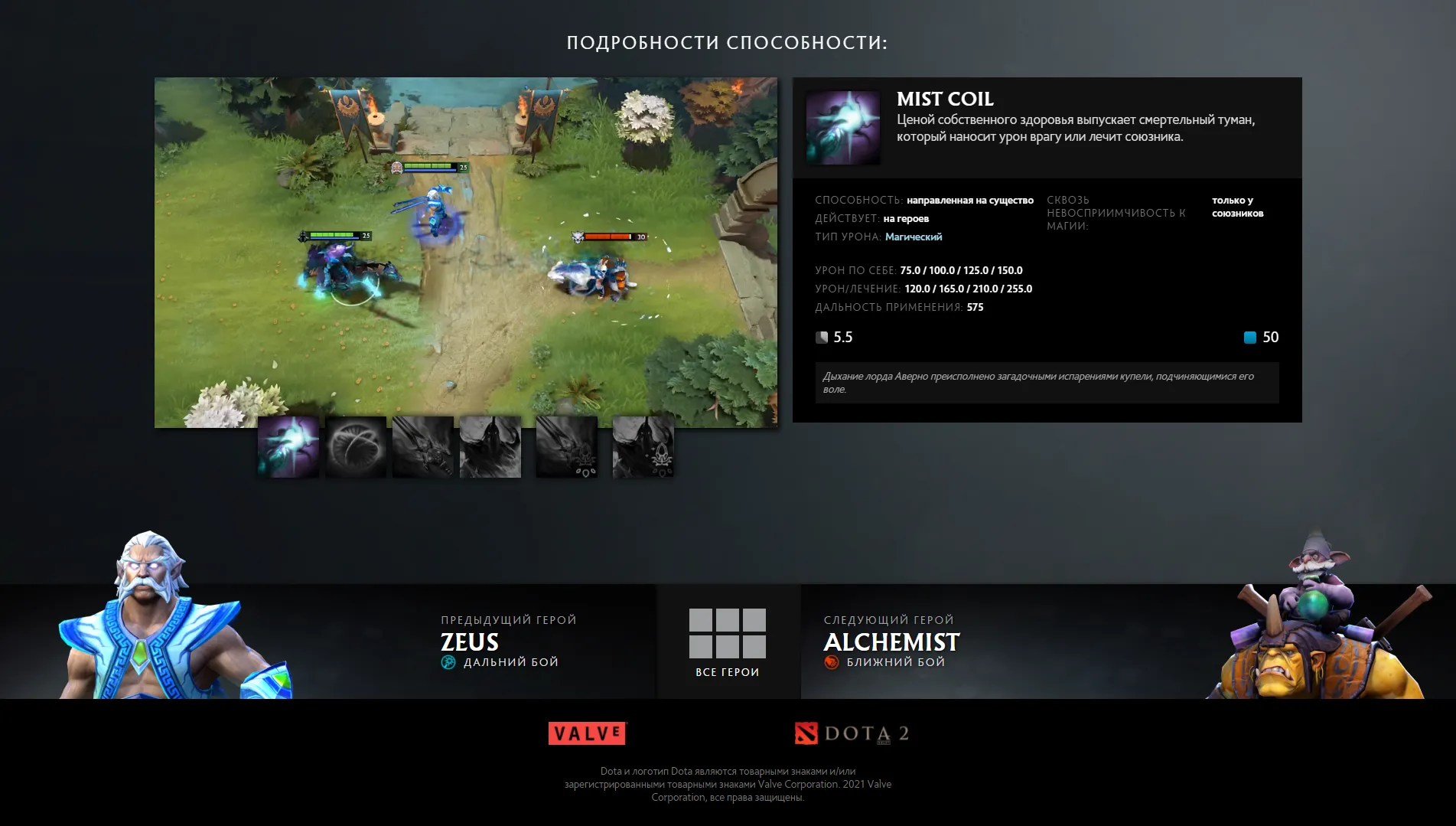Select the hooded figure ability icon
The image size is (1456, 826).
click(x=490, y=446)
